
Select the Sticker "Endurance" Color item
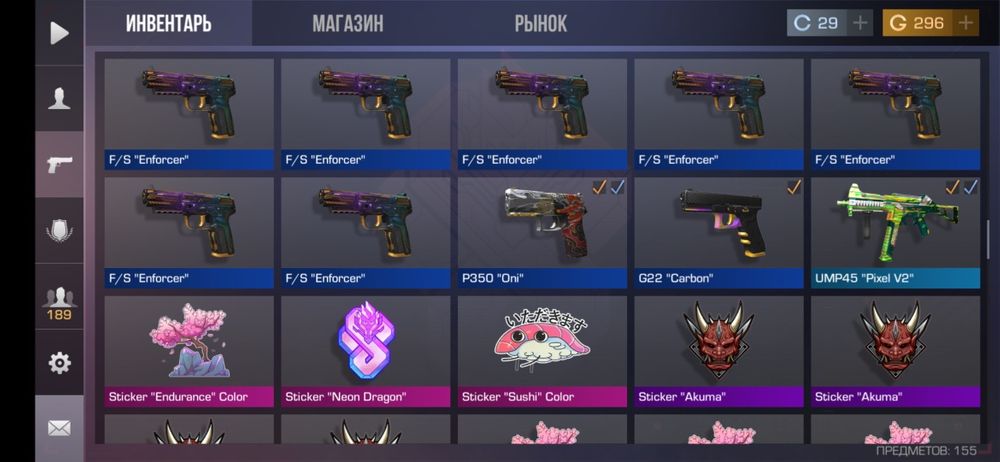[189, 350]
